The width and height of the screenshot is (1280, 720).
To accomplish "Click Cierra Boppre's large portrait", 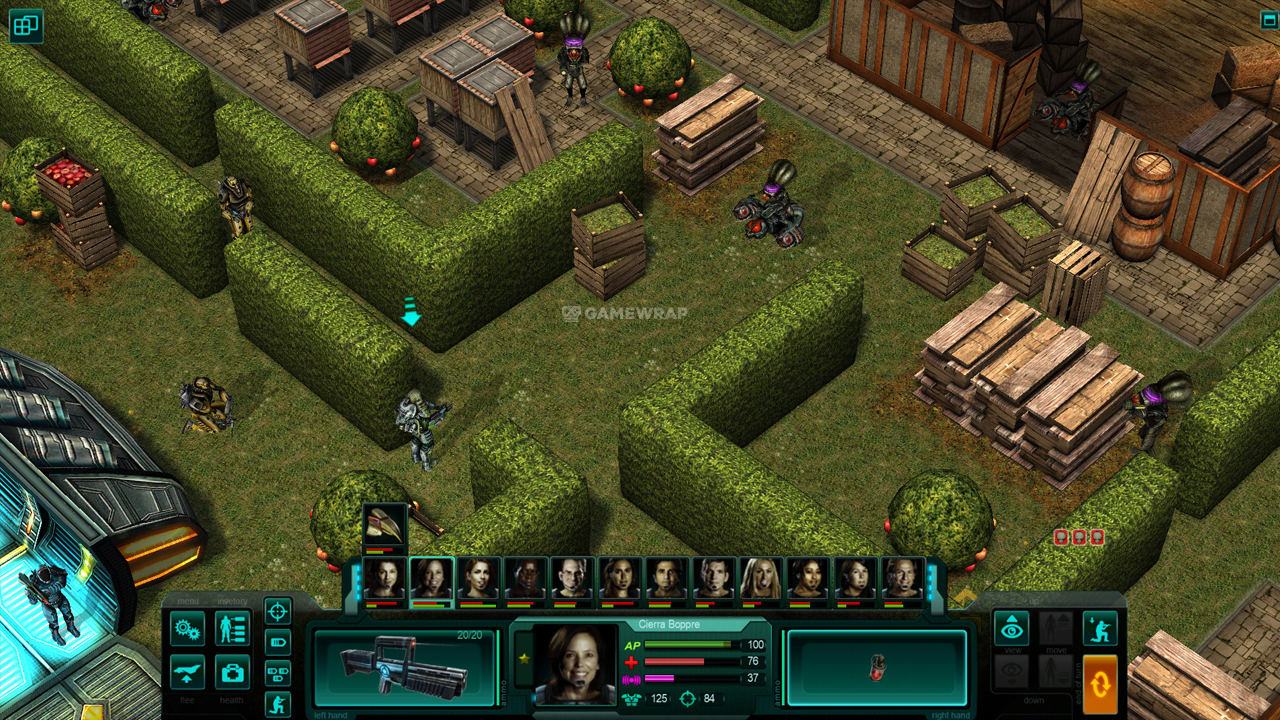I will point(575,664).
